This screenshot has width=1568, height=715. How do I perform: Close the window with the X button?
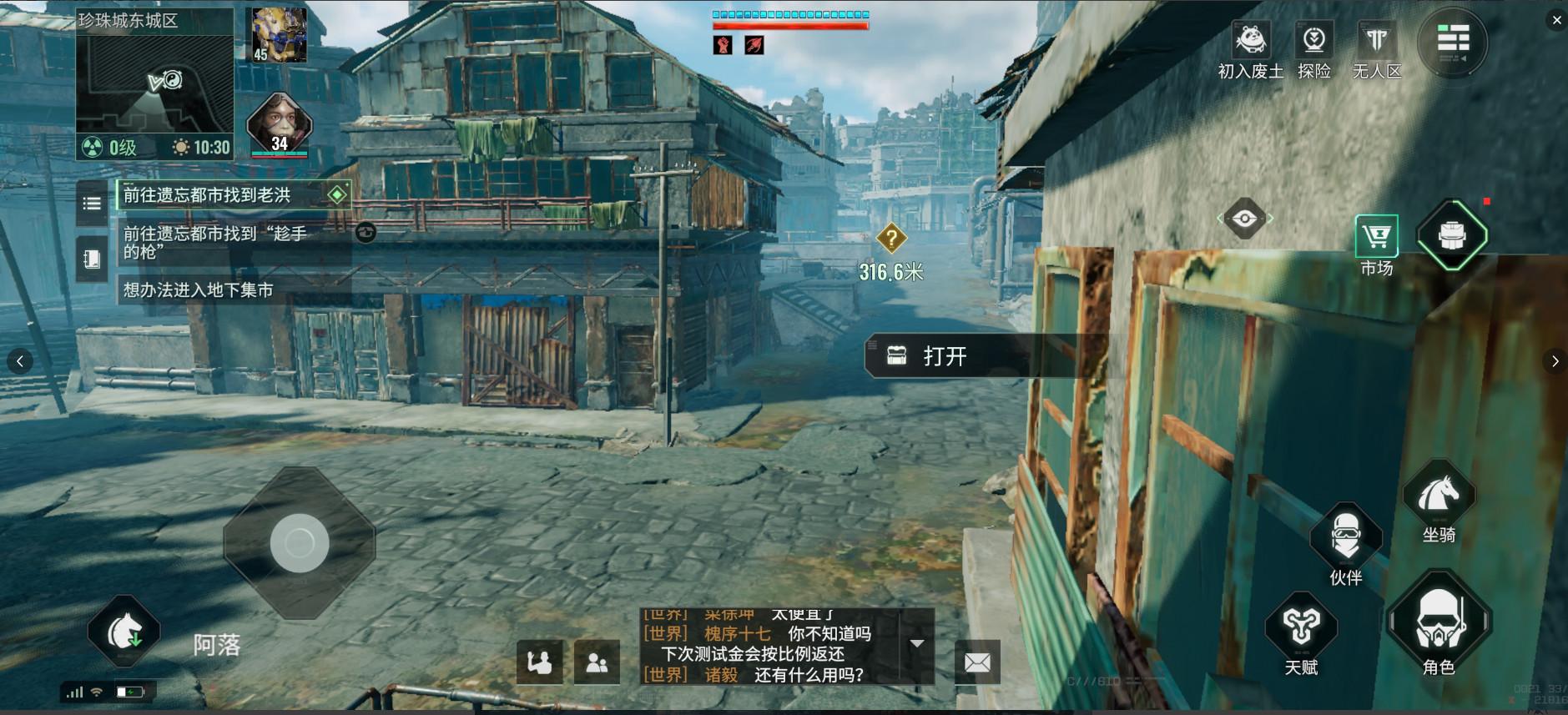pos(1556,20)
